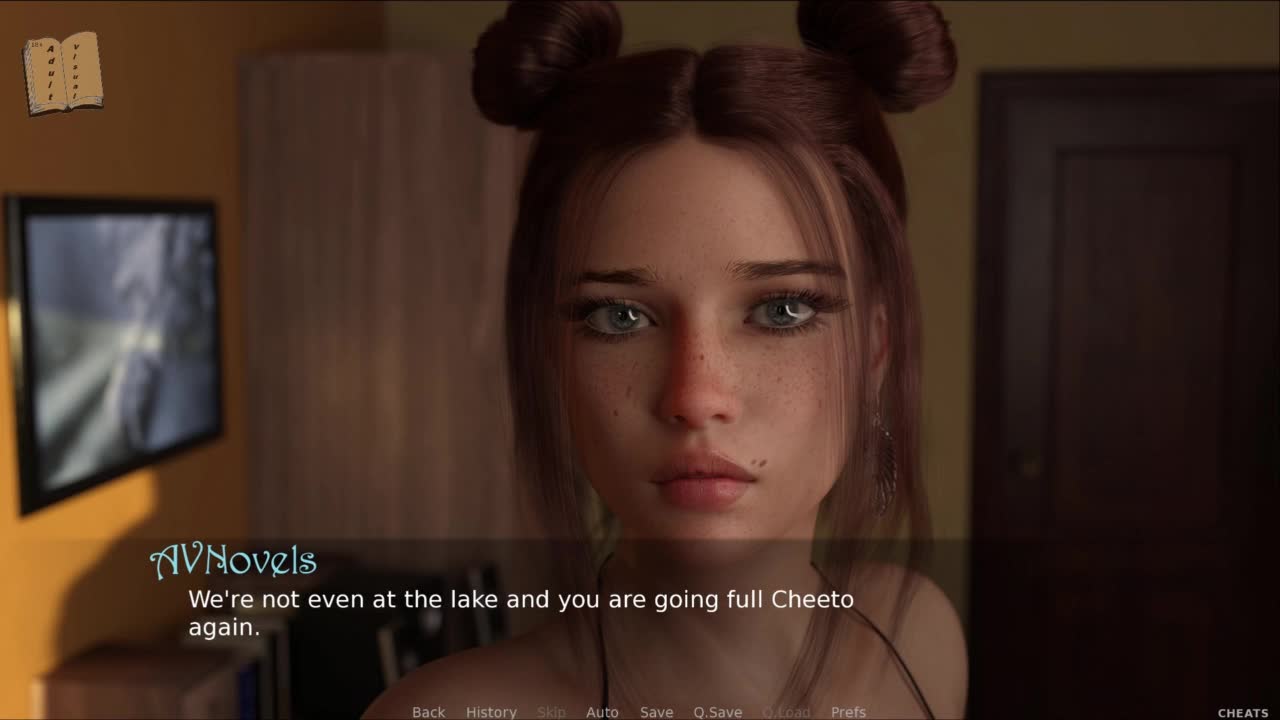Enable Auto advance mode

point(602,712)
